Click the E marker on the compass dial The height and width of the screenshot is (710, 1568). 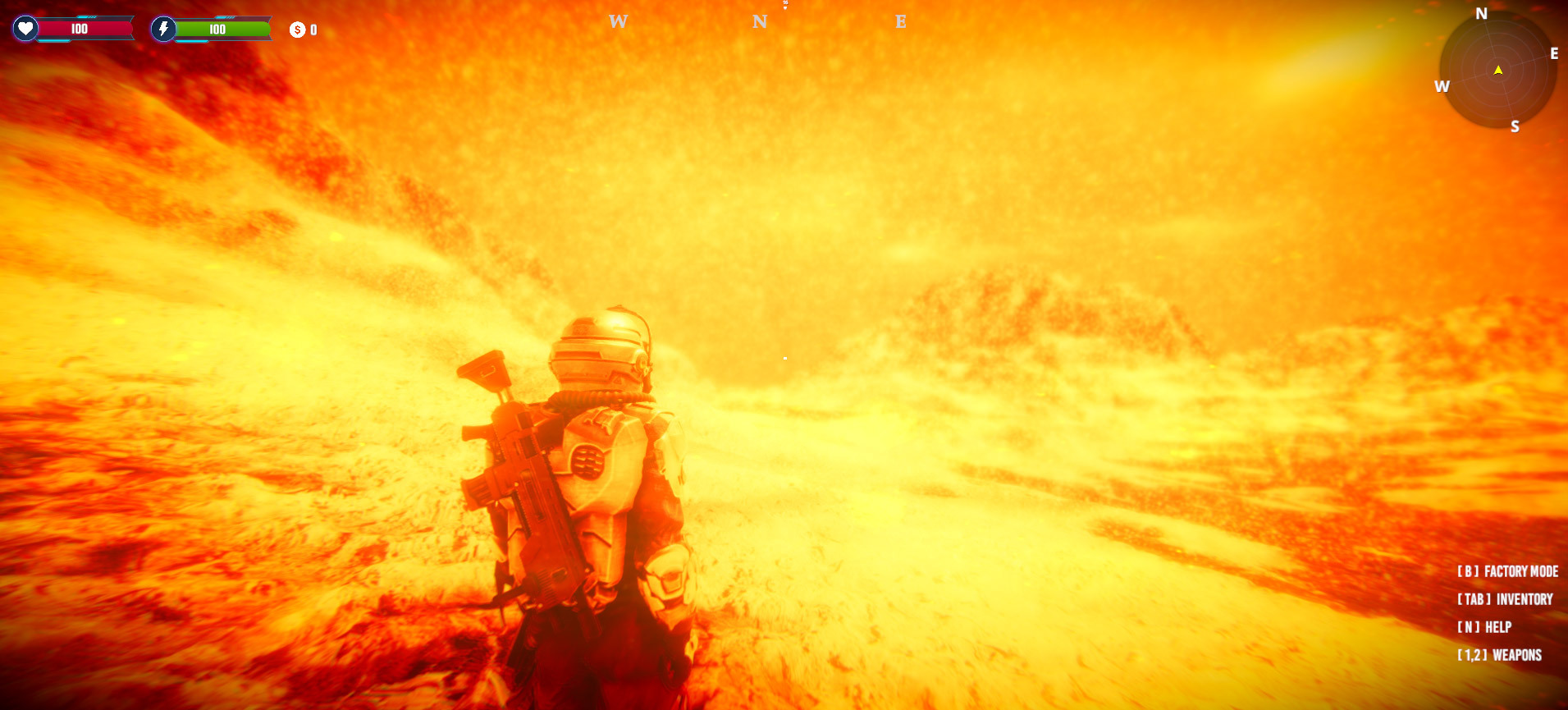pos(1555,54)
